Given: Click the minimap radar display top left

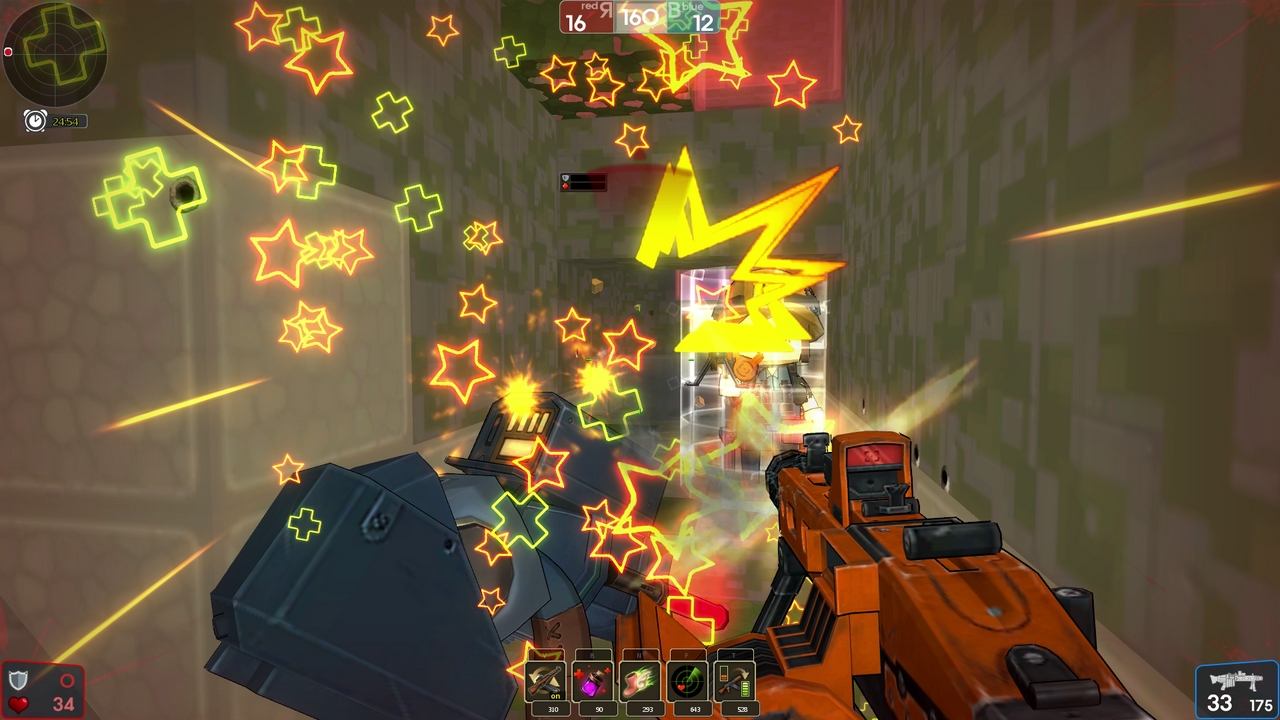Looking at the screenshot, I should [x=55, y=53].
